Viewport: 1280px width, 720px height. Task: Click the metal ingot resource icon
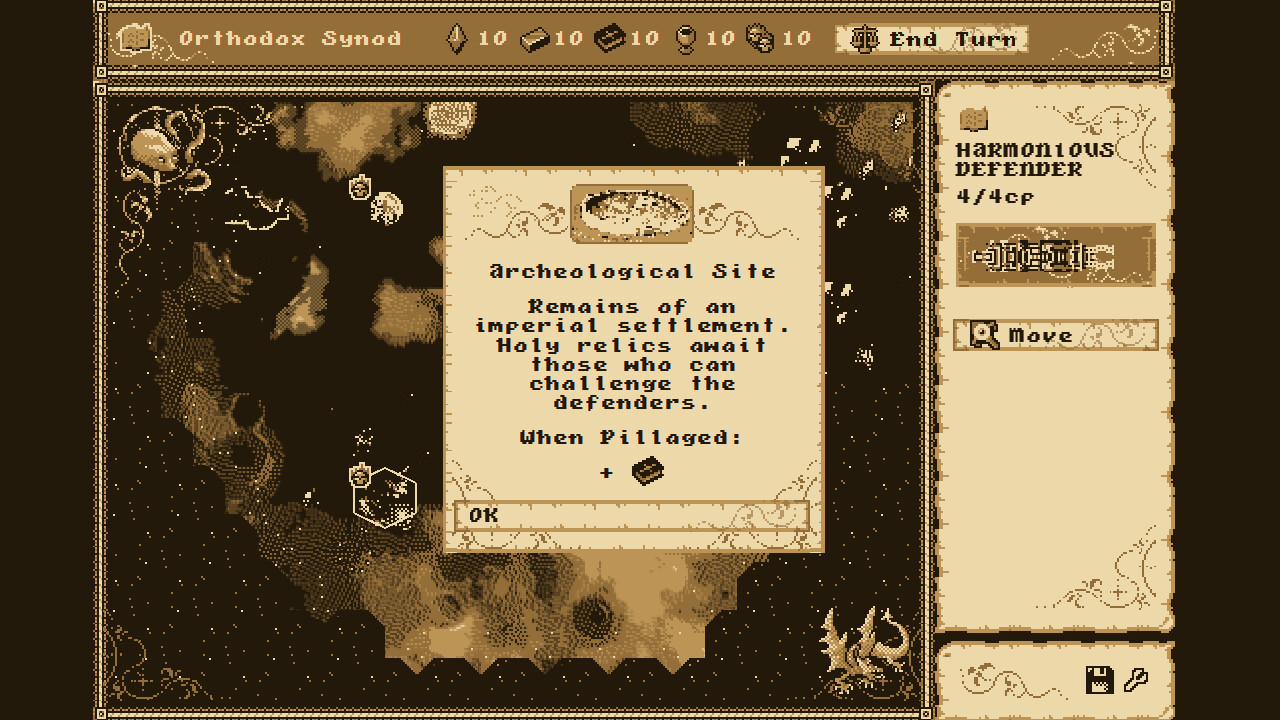tap(537, 40)
